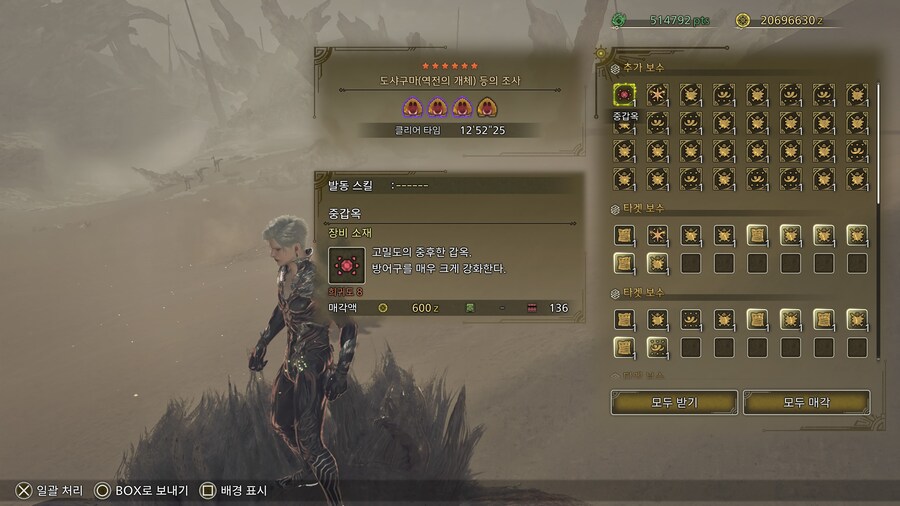Click the 중갑옥 item icon in details panel
This screenshot has width=900, height=506.
[x=347, y=265]
